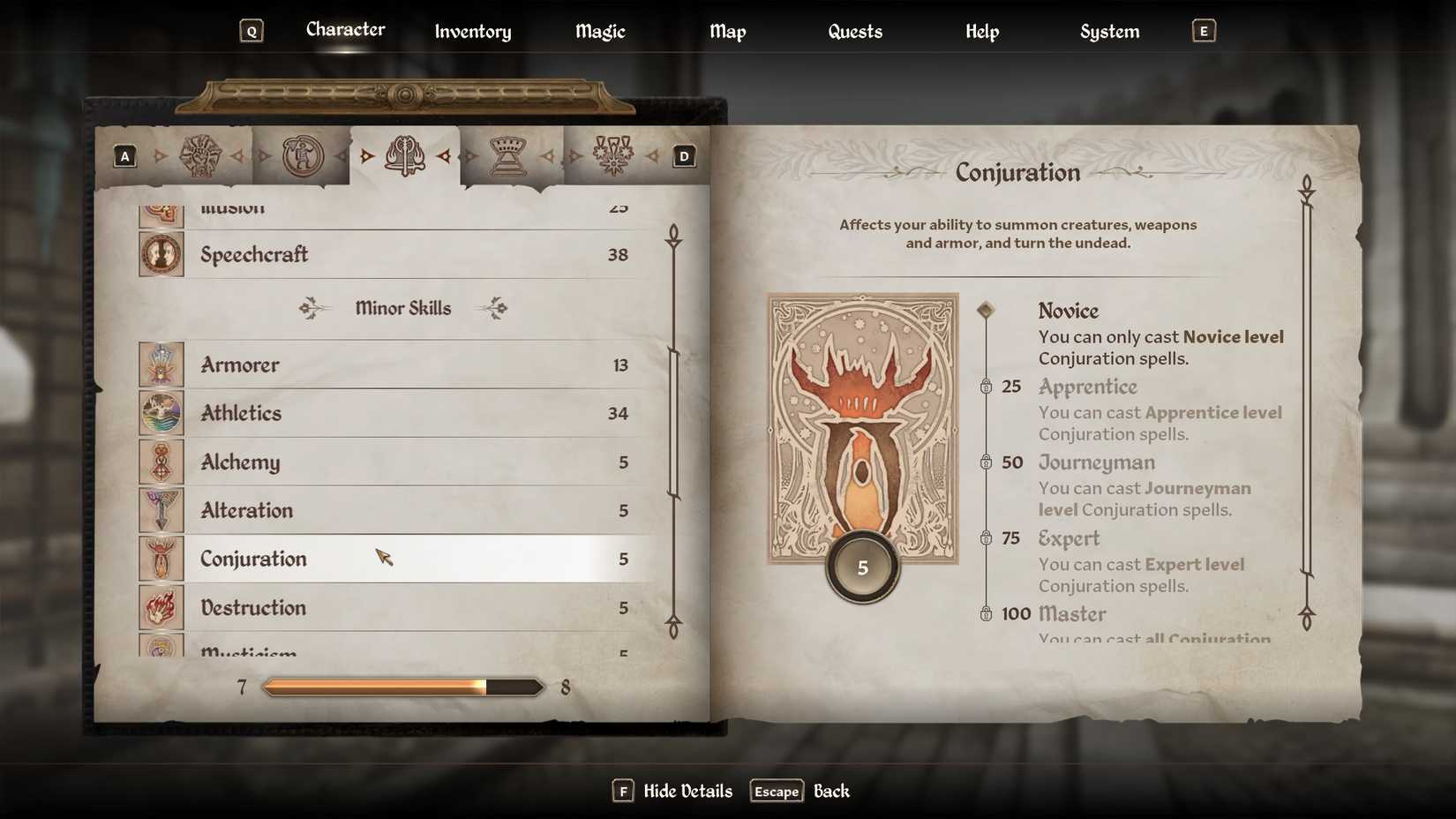Click the A previous-category arrow button

point(124,156)
